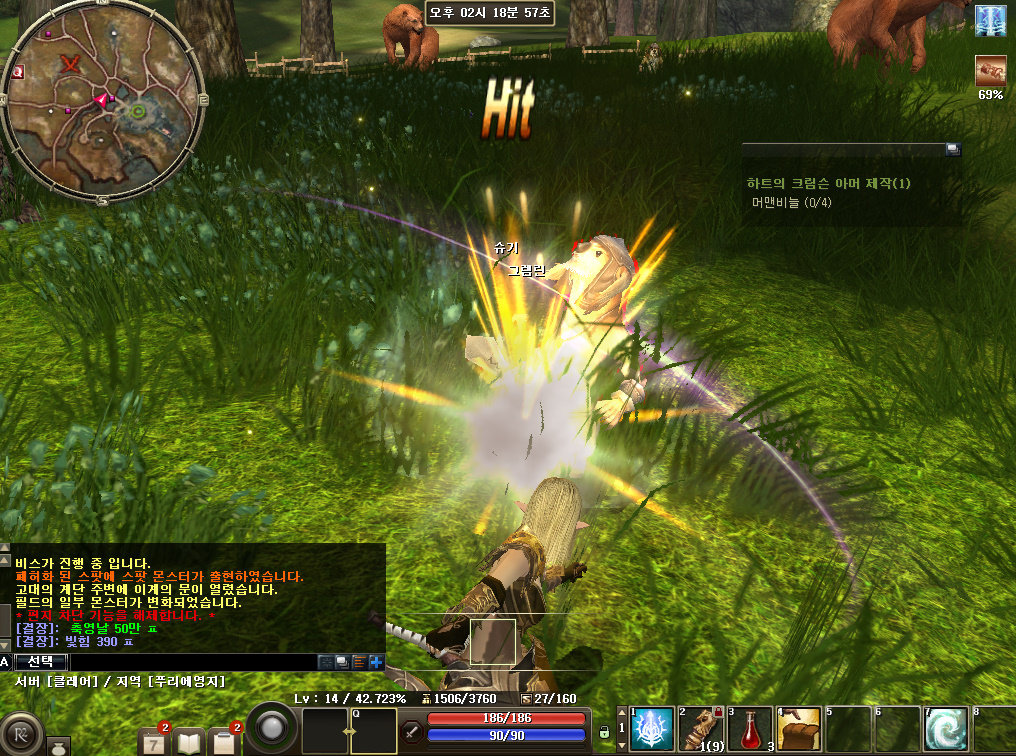Click the blue armor buff icon
The image size is (1016, 756).
click(x=991, y=20)
